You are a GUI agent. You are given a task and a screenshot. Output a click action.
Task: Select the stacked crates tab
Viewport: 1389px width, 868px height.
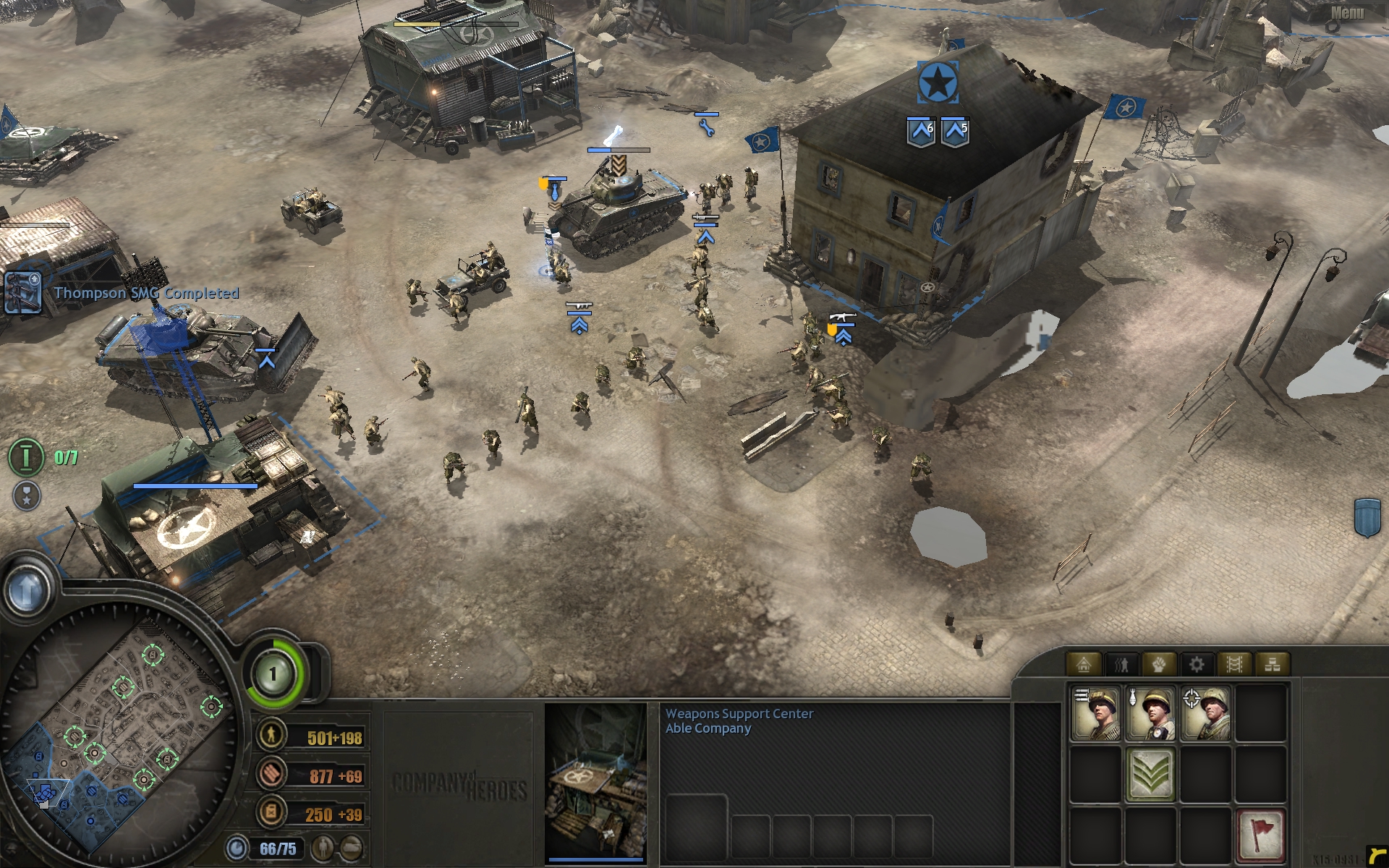click(1272, 664)
